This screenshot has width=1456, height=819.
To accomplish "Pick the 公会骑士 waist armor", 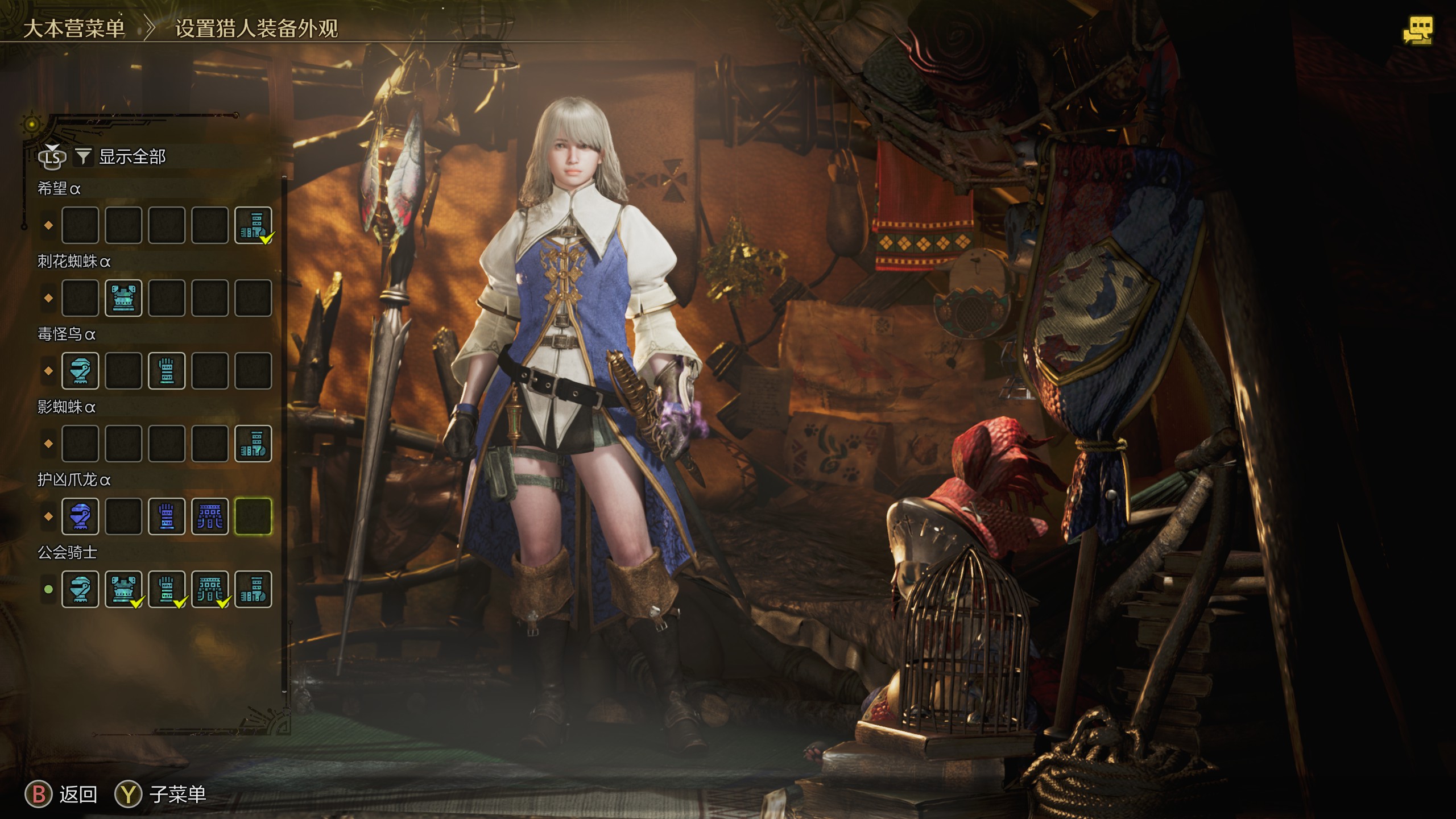I will click(x=210, y=589).
